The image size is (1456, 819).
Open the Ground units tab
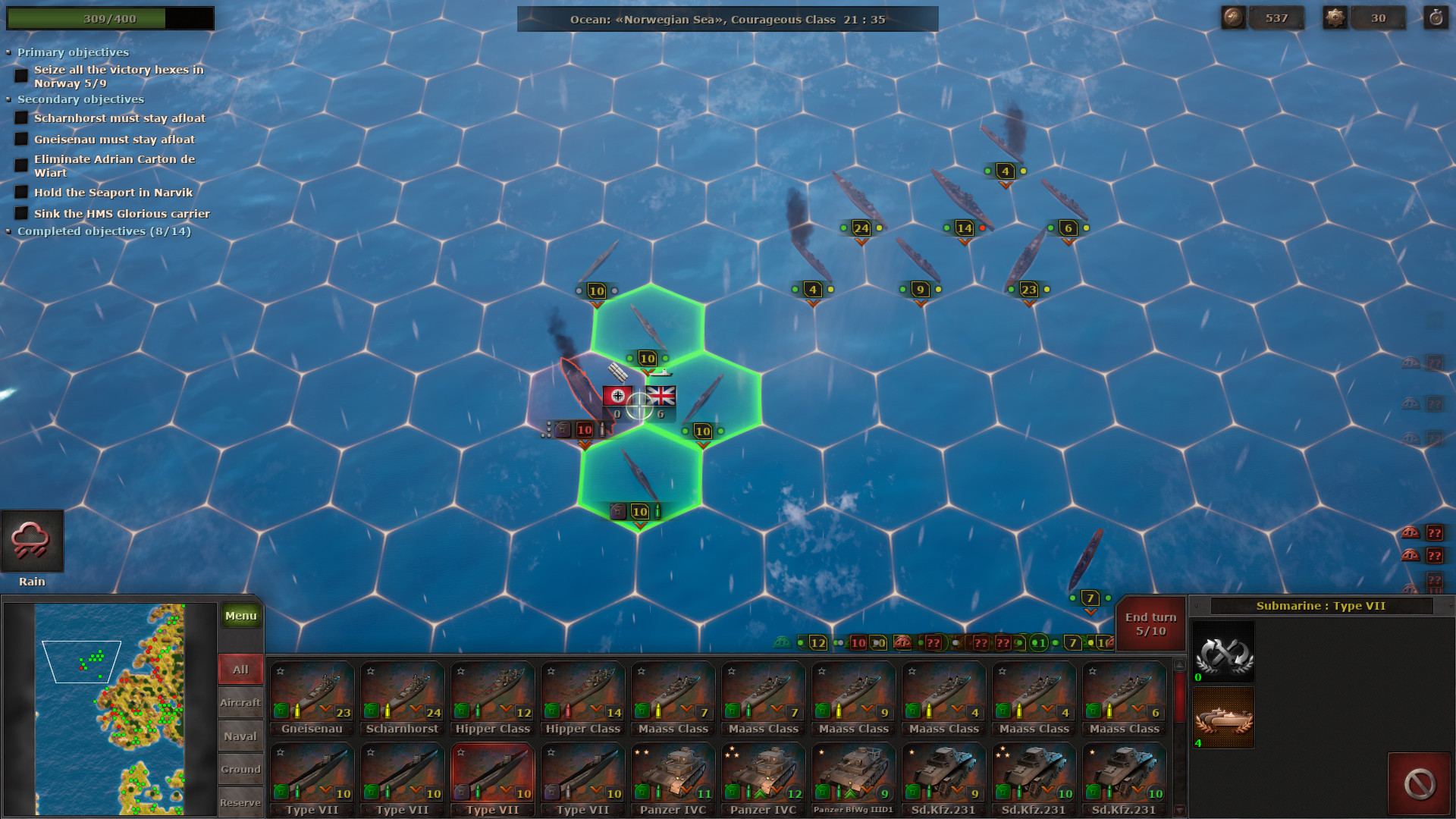coord(240,769)
